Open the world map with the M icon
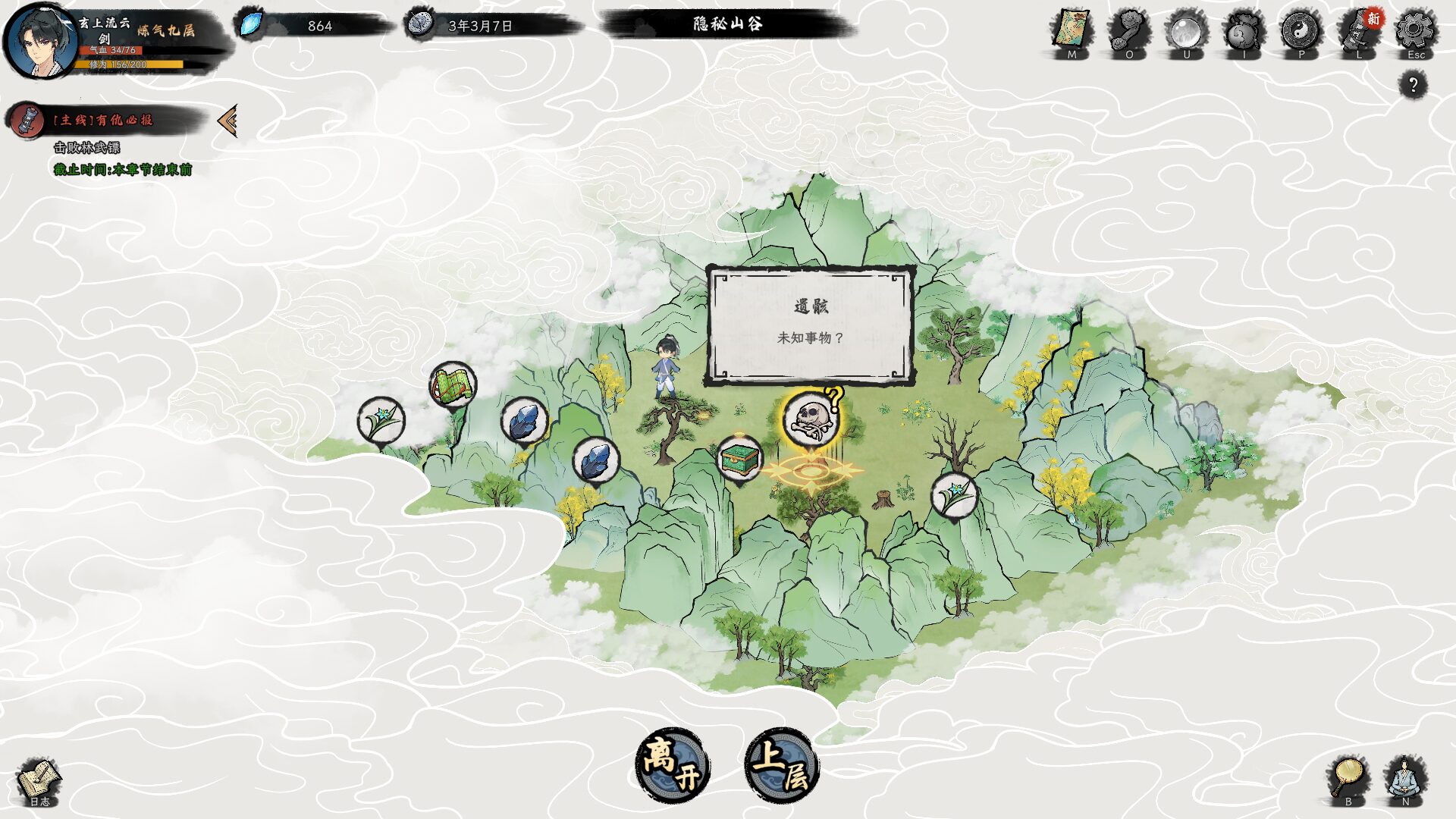Viewport: 1456px width, 819px height. tap(1072, 25)
